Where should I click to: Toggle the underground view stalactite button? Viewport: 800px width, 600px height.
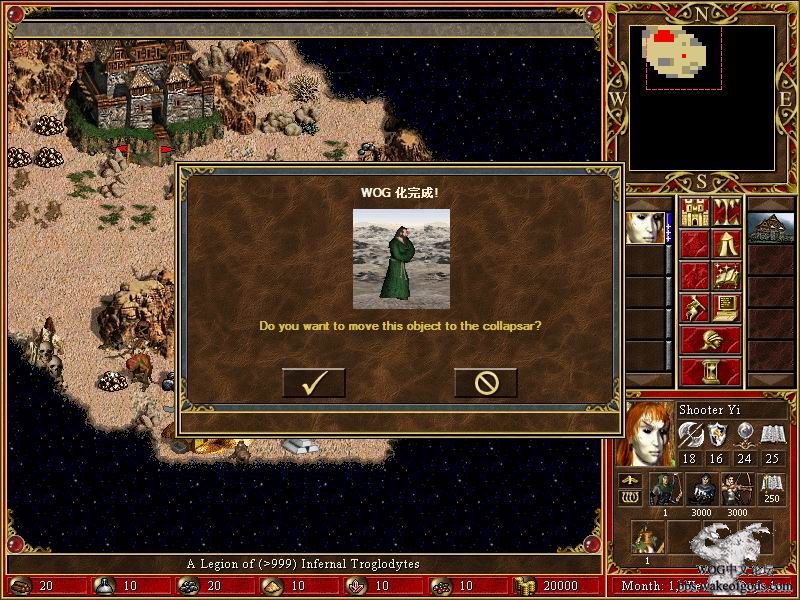pyautogui.click(x=726, y=212)
